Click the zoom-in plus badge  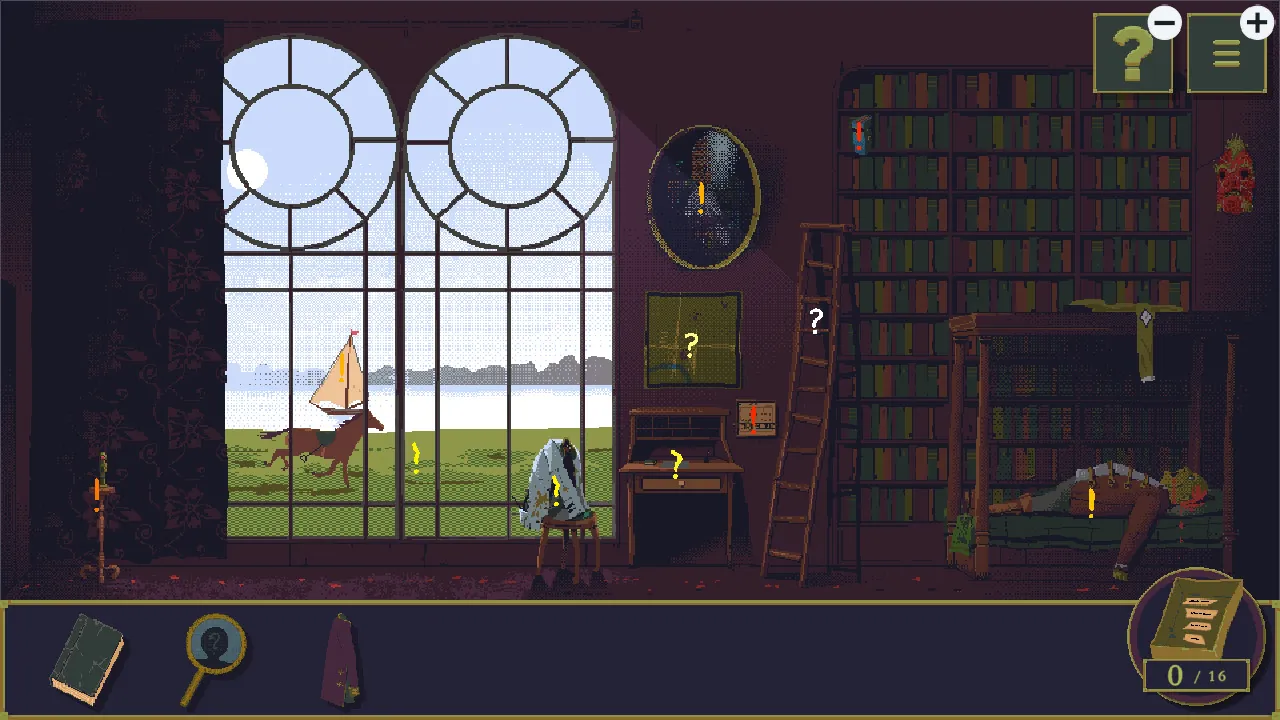tap(1256, 22)
